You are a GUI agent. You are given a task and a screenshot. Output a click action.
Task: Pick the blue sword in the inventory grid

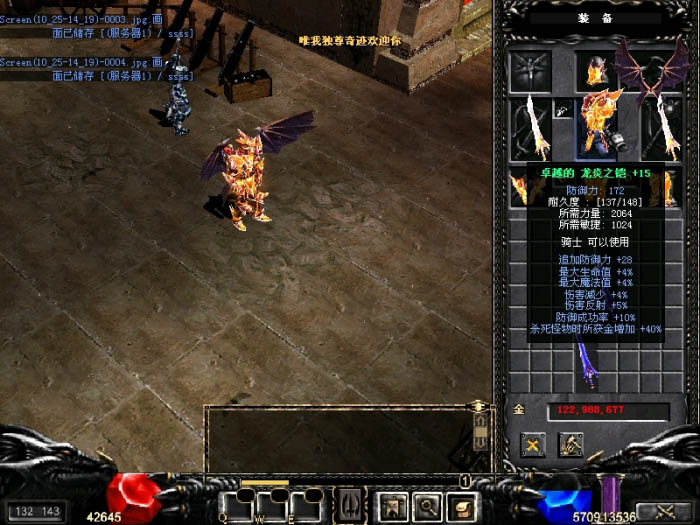(x=587, y=364)
